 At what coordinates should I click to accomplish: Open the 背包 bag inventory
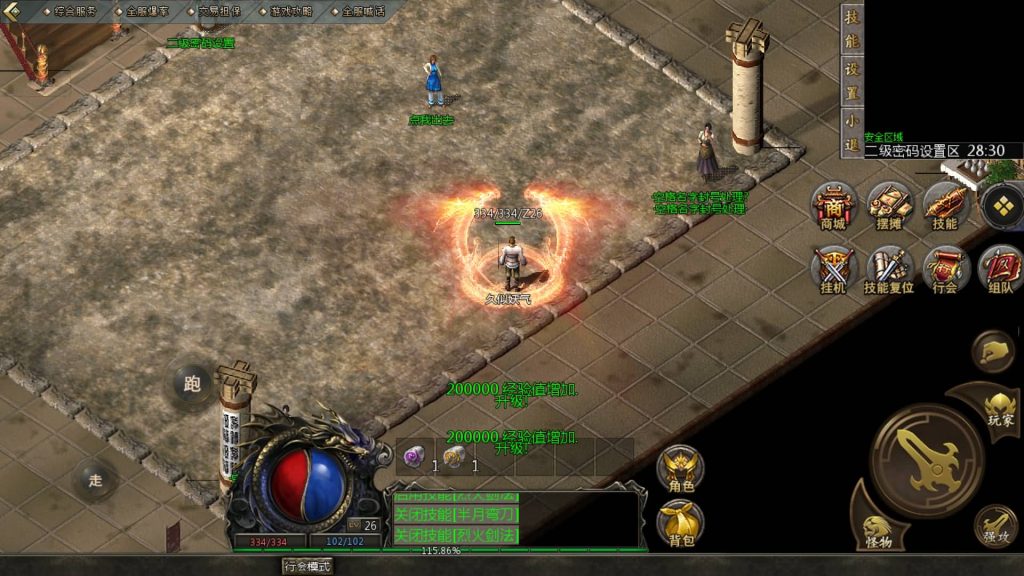(x=681, y=522)
